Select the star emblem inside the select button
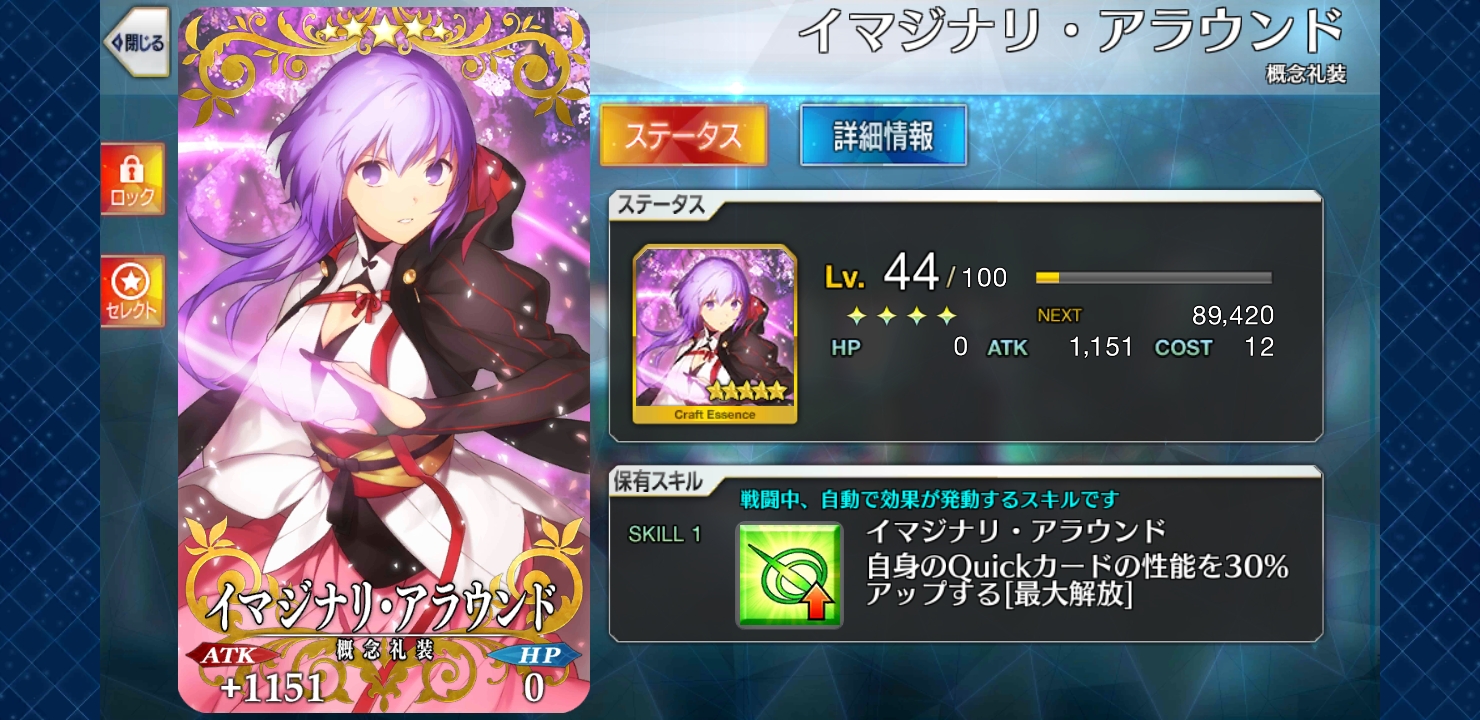Viewport: 1480px width, 720px height. coord(129,280)
